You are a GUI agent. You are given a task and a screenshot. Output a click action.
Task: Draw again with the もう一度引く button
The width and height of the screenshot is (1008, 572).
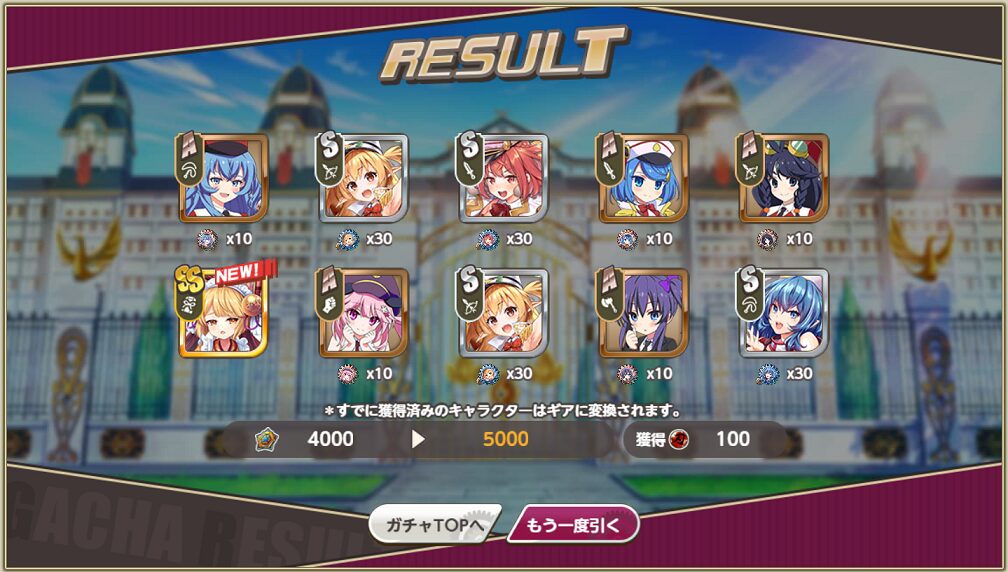click(573, 524)
